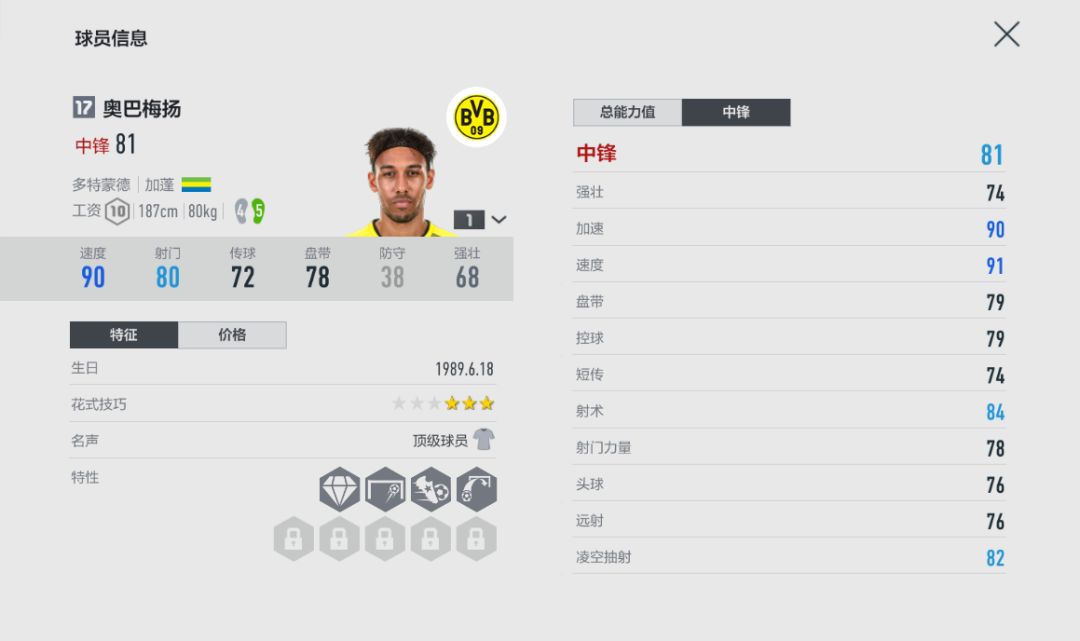
Task: Tap the boot-and-ball trait icon
Action: tap(431, 489)
